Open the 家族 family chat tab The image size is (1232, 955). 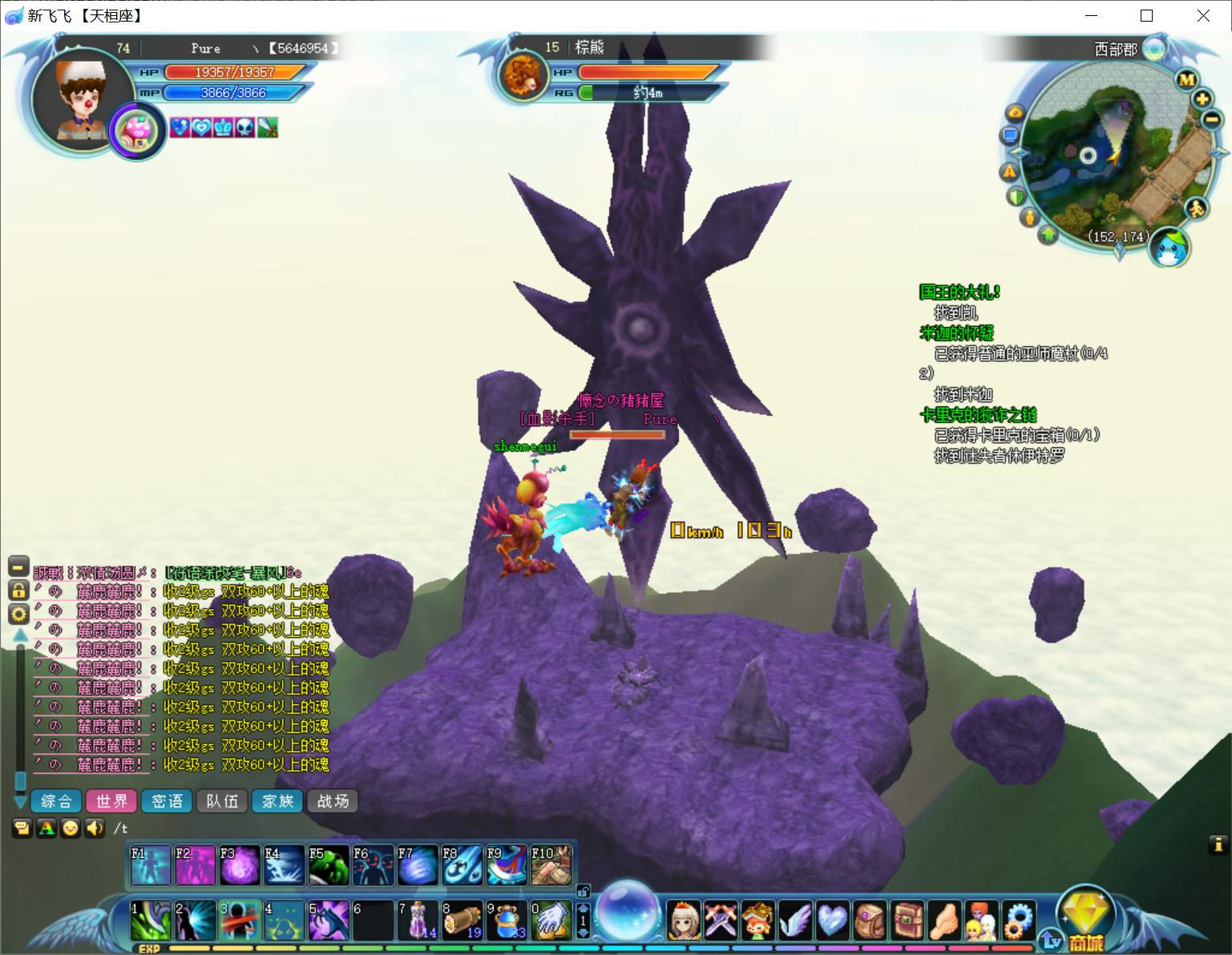(277, 801)
